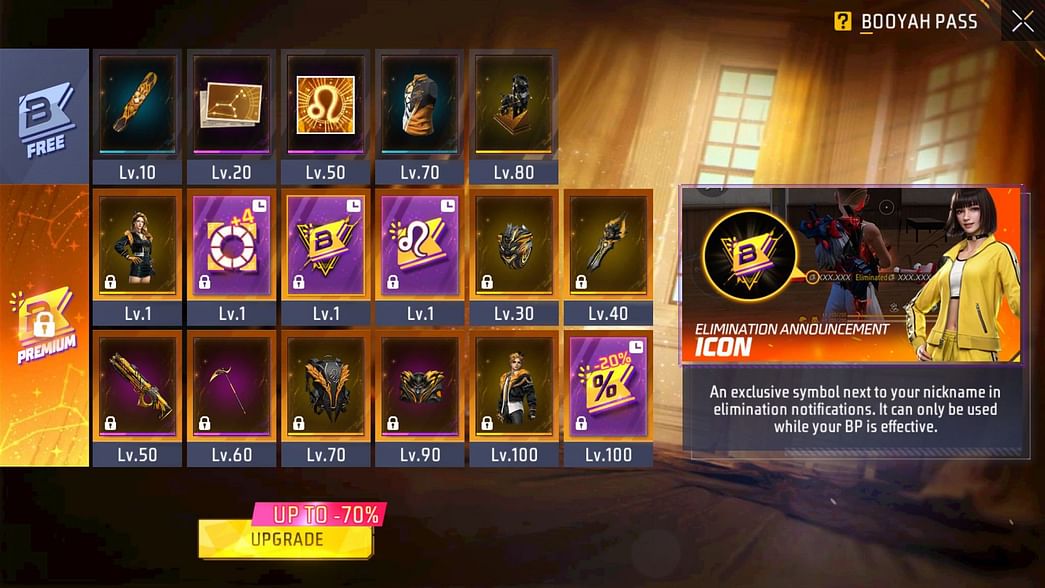This screenshot has height=588, width=1045.
Task: View the free Lv.70 shirt reward
Action: point(420,105)
